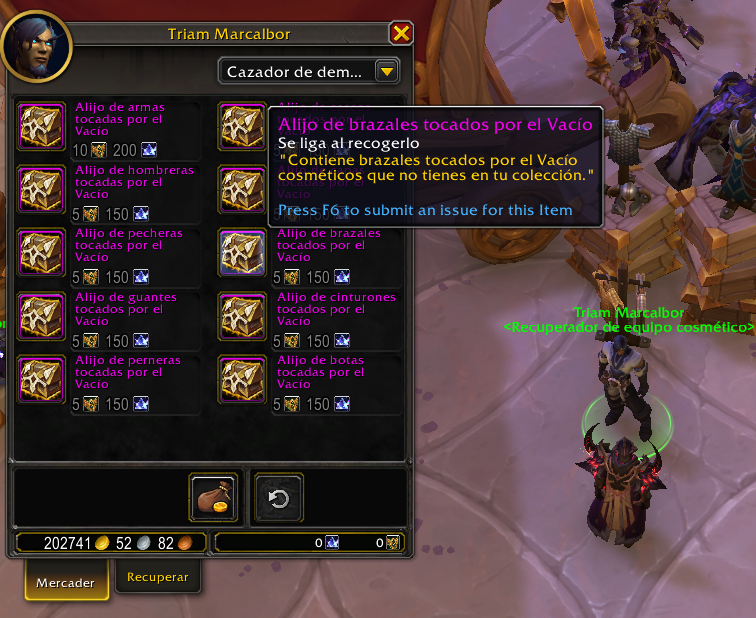Pick the Alijo de guantes item
The image size is (756, 618).
(x=41, y=315)
